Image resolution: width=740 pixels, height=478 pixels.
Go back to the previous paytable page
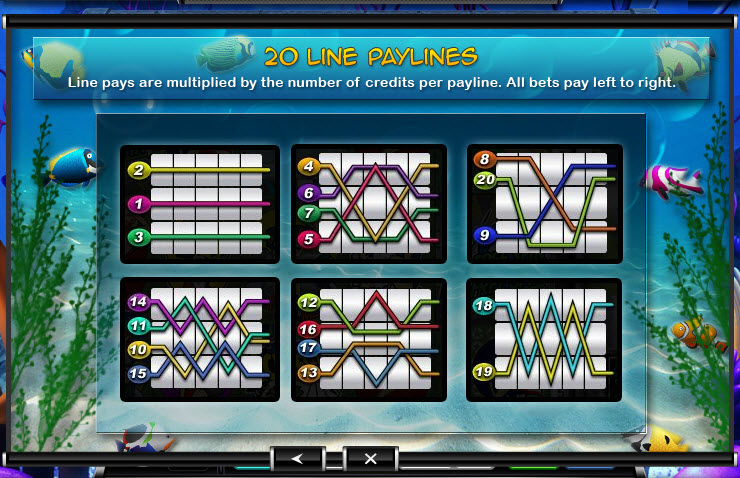298,458
